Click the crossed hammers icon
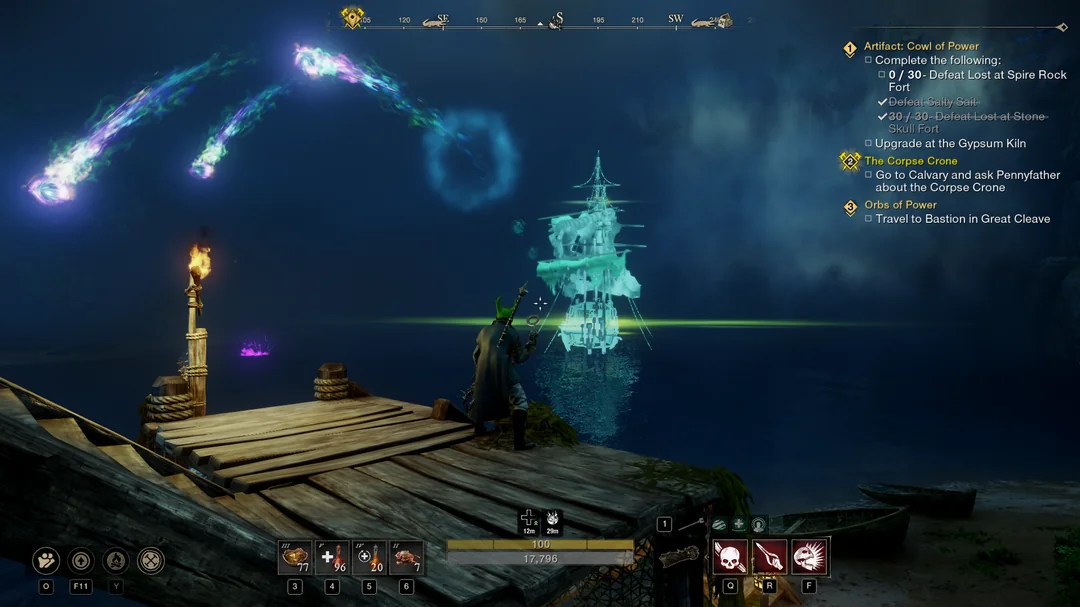The width and height of the screenshot is (1080, 607). tap(151, 561)
